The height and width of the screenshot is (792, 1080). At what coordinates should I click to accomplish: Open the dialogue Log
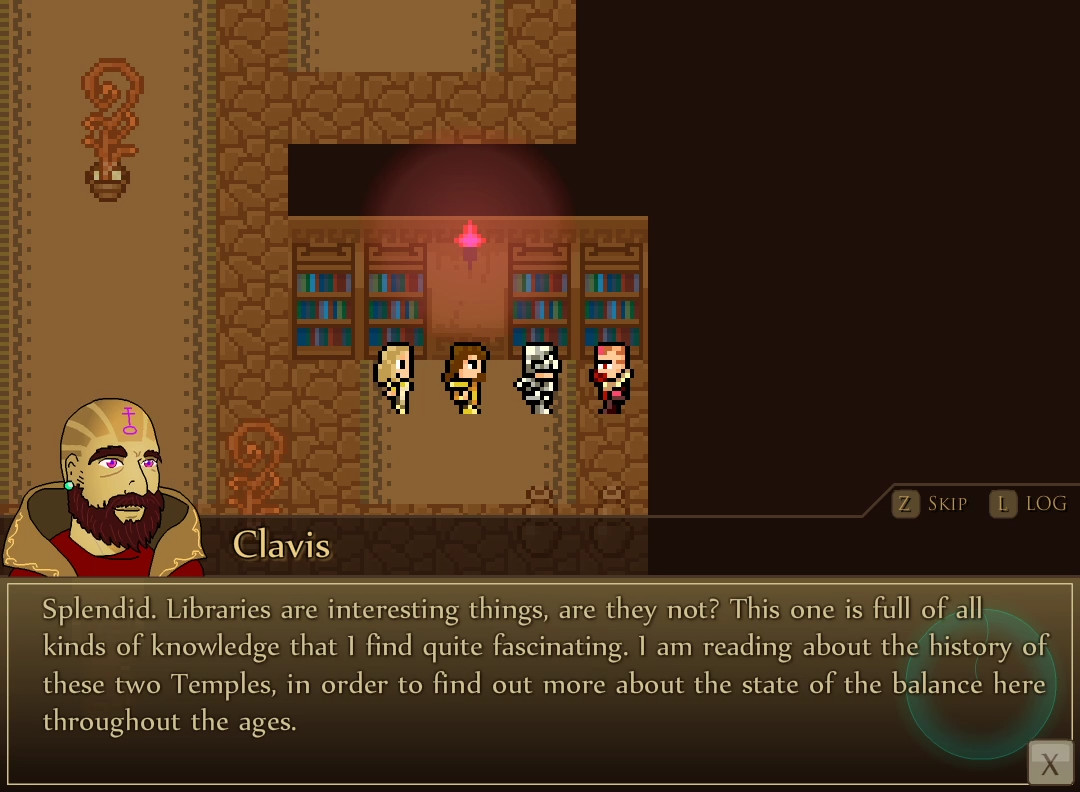point(1029,504)
